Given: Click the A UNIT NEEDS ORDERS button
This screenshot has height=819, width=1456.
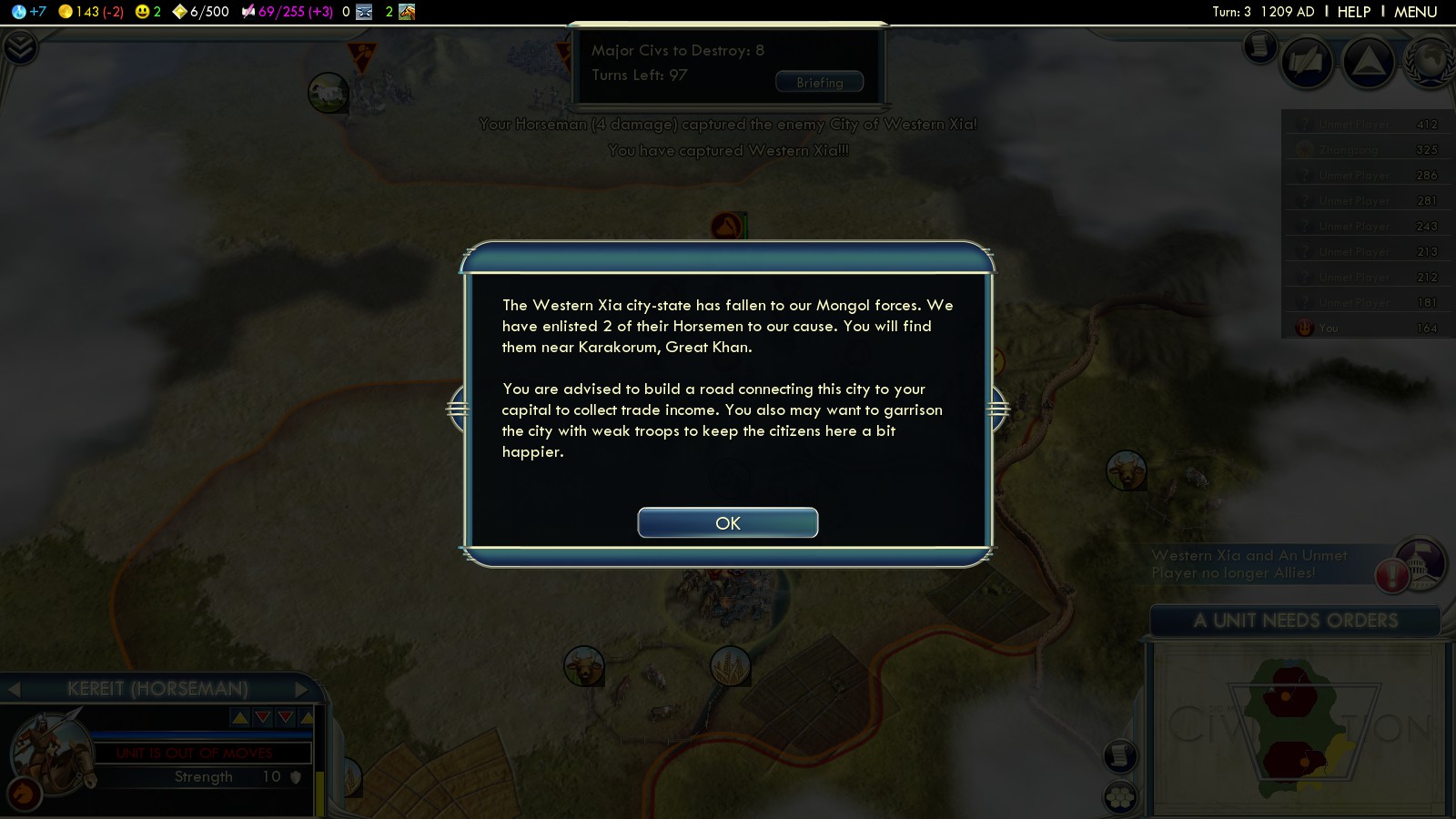Looking at the screenshot, I should [x=1295, y=621].
